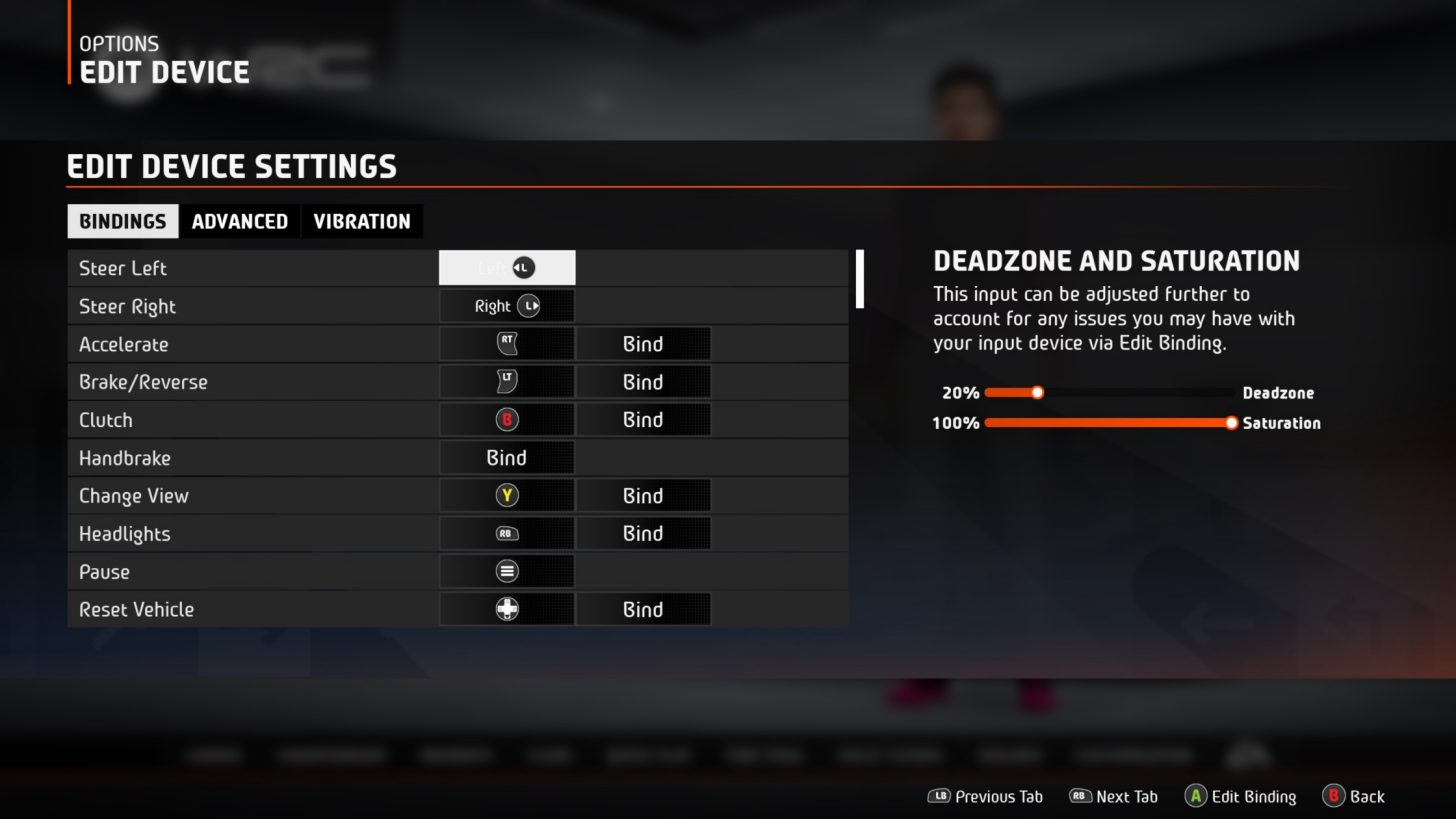The image size is (1456, 819).
Task: Click Bind for the Handbrake action
Action: 506,457
